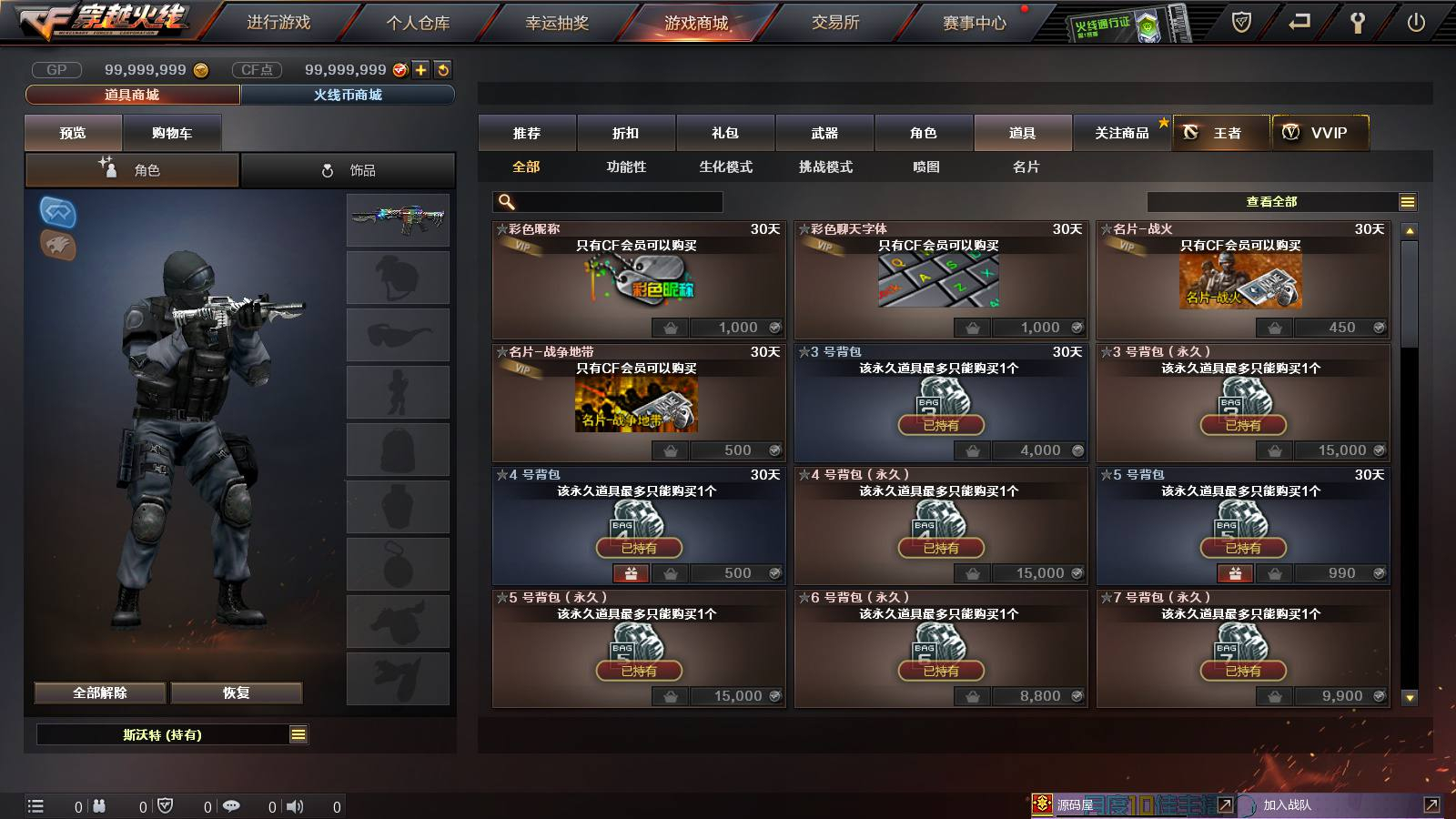Click the plus icon to recharge CF points

click(x=420, y=70)
